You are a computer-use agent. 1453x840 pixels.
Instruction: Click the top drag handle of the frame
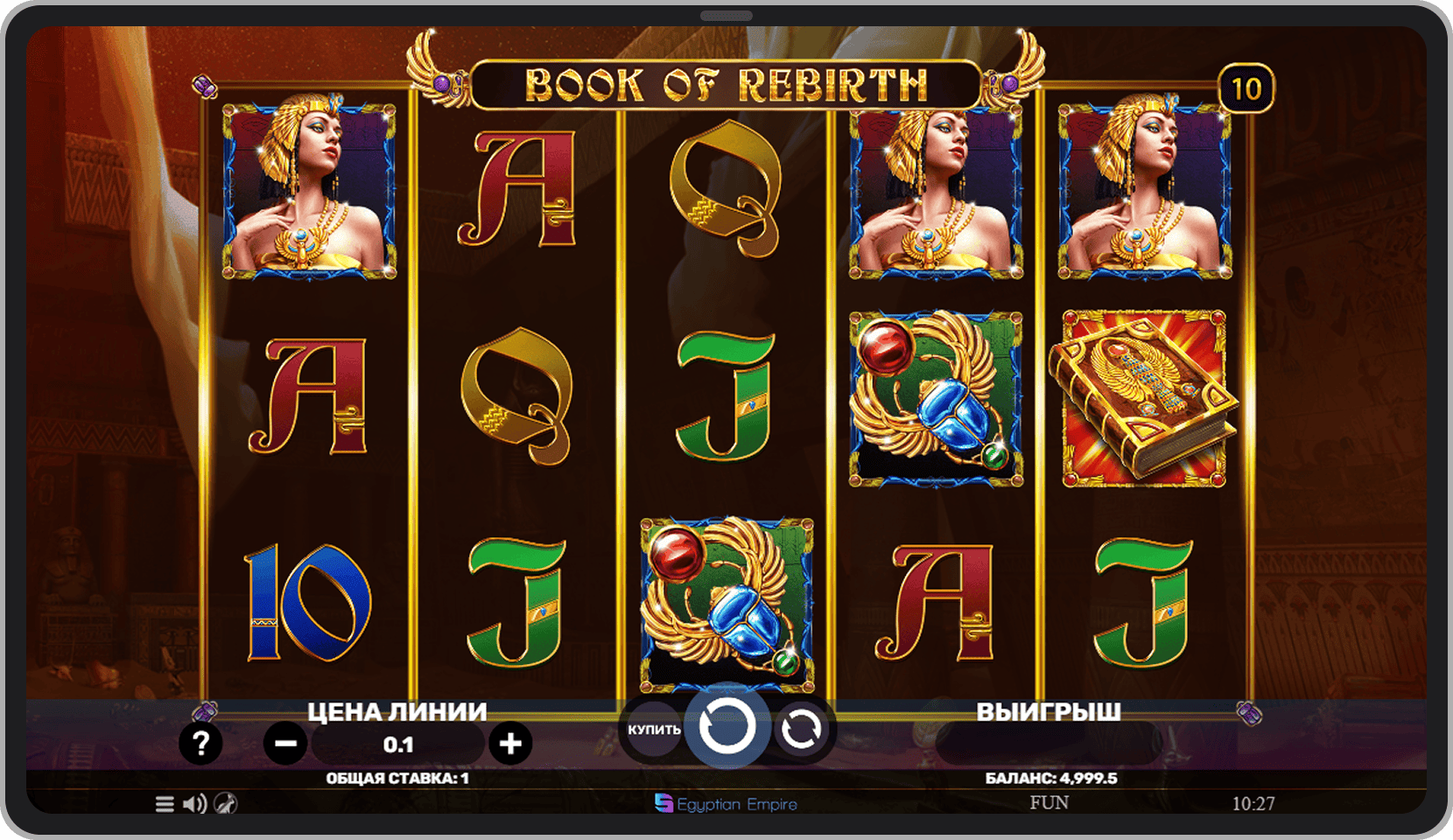[726, 16]
